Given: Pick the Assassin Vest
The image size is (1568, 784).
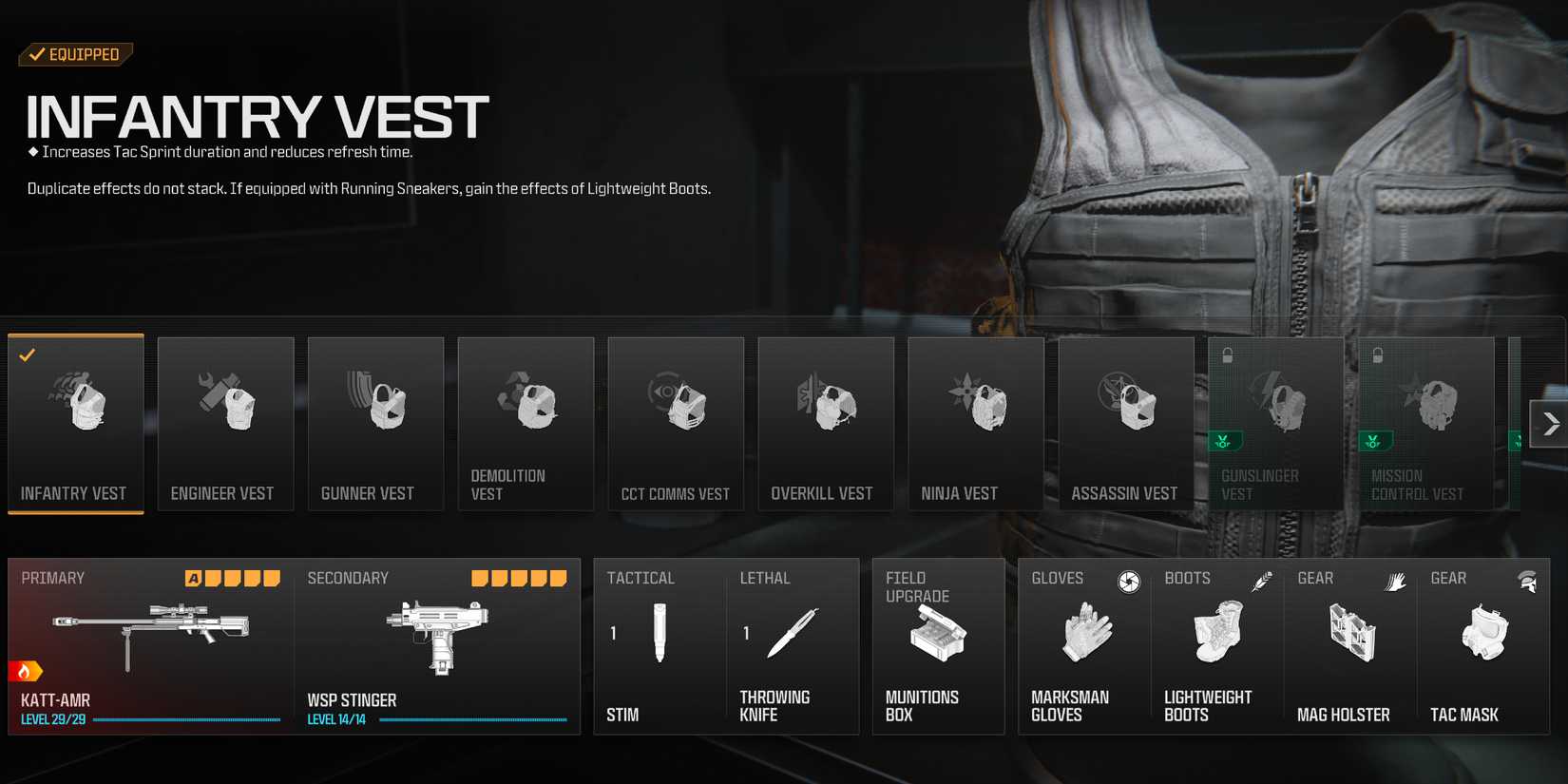Looking at the screenshot, I should point(1125,423).
